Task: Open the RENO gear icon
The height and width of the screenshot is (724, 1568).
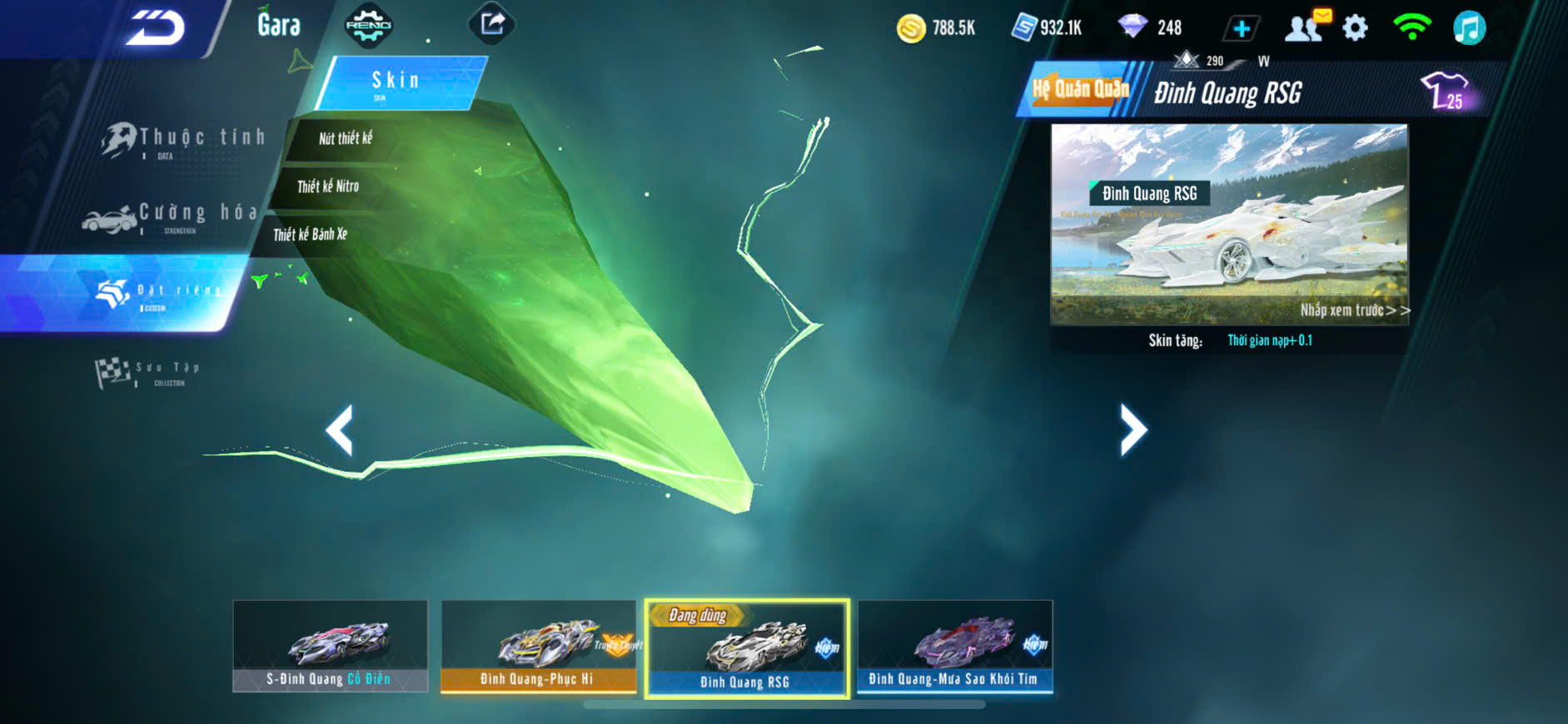Action: (368, 25)
